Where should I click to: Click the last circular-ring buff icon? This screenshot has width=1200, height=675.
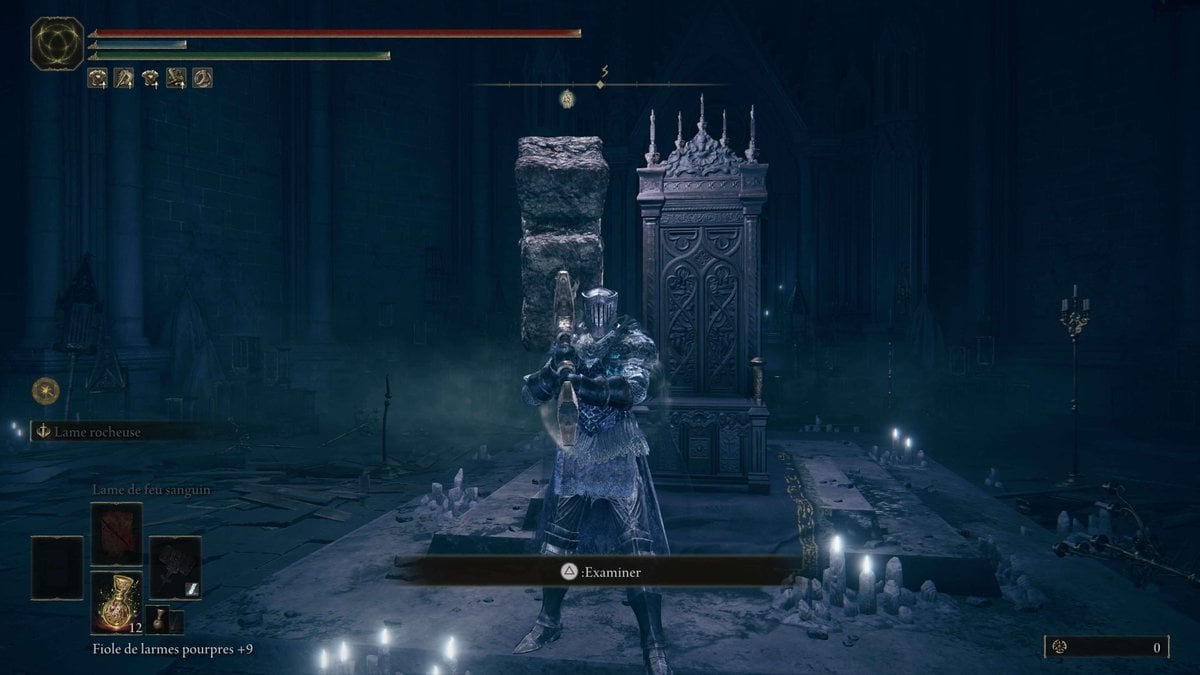(x=202, y=77)
